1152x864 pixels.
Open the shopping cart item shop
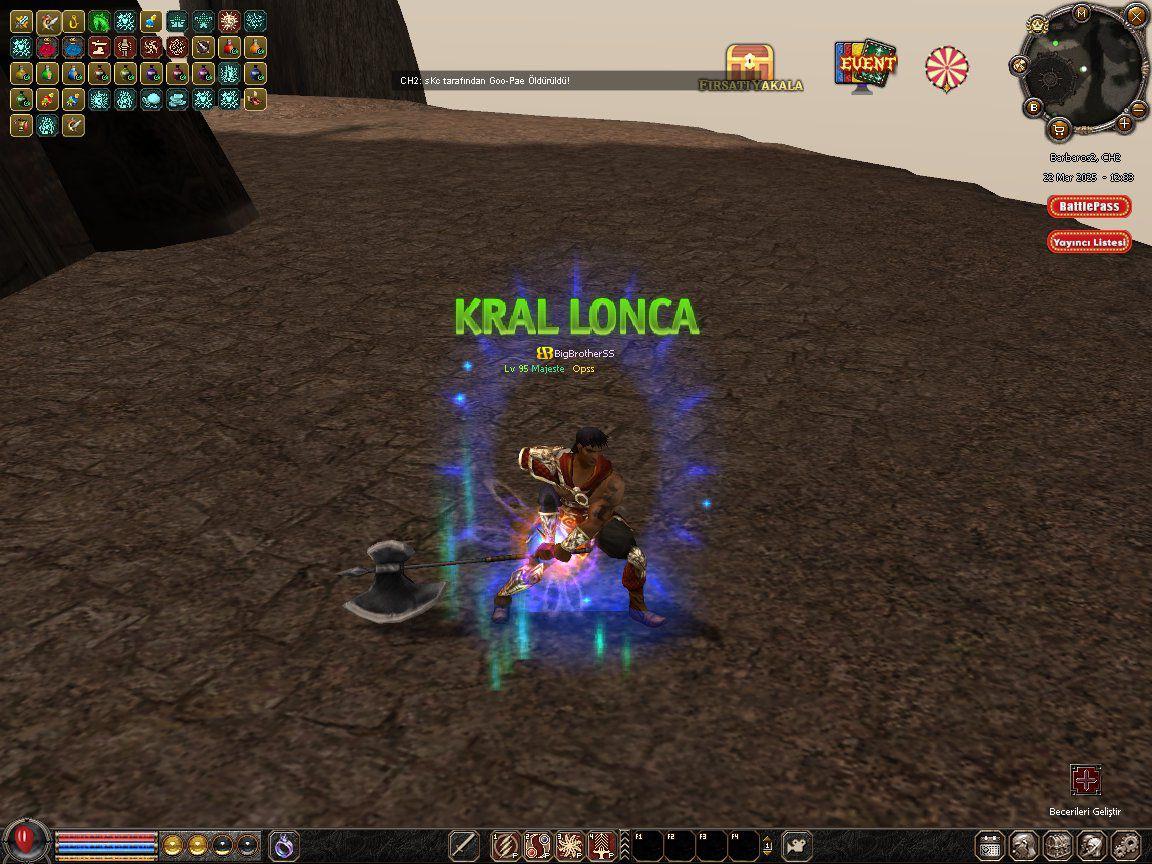tap(1059, 128)
